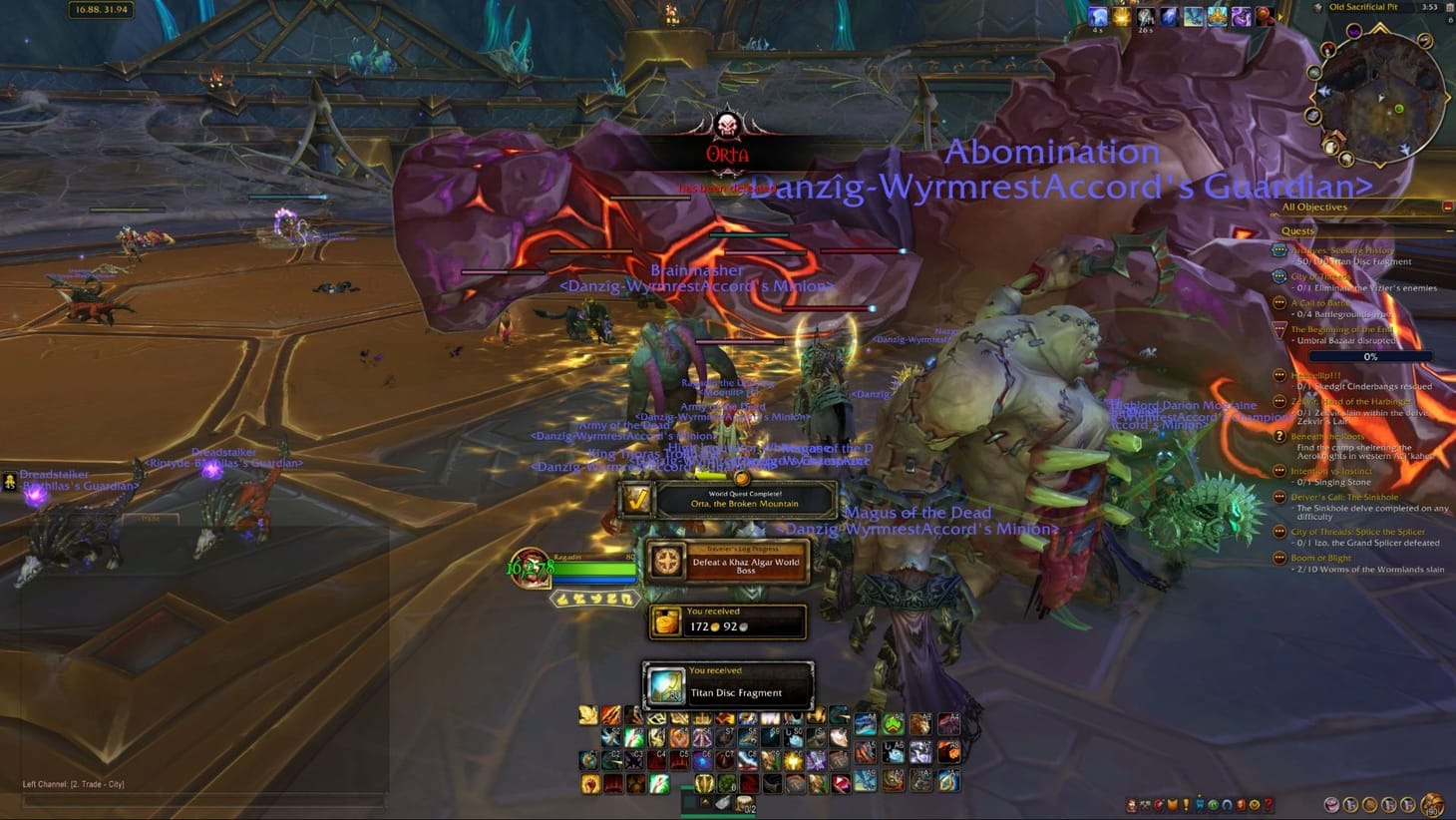Click The Beginning of the End progress bar
Screen dimensions: 1456x820
(x=1371, y=356)
